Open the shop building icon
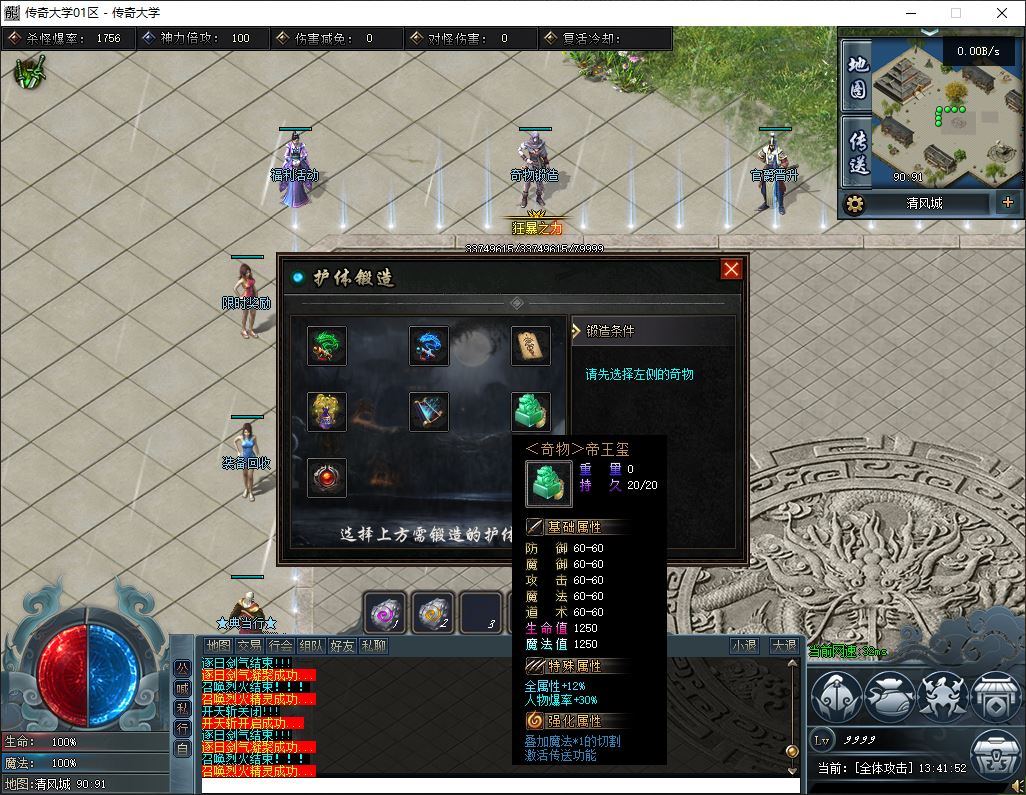The height and width of the screenshot is (795, 1026). [995, 697]
